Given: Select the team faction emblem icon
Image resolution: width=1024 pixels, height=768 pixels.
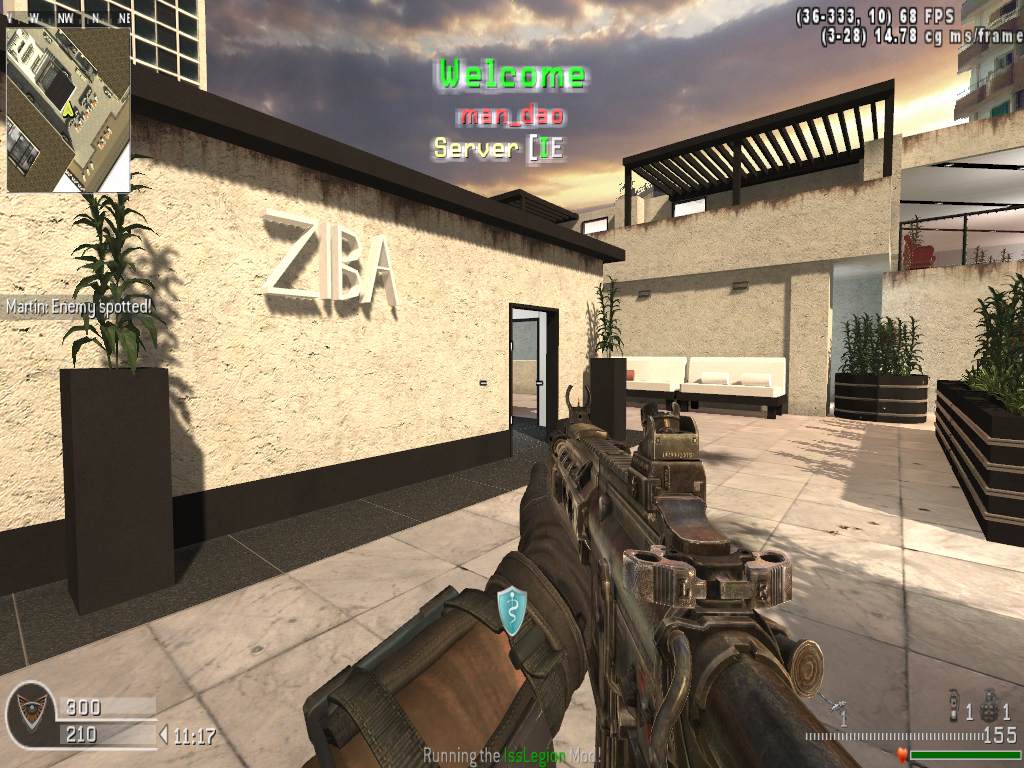Looking at the screenshot, I should pyautogui.click(x=28, y=716).
